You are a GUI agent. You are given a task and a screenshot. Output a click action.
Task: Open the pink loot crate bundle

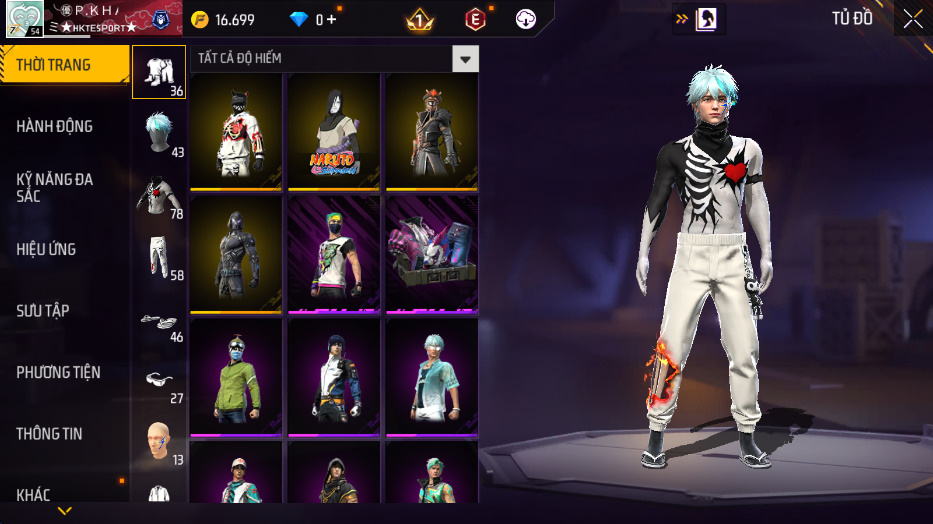(x=432, y=254)
